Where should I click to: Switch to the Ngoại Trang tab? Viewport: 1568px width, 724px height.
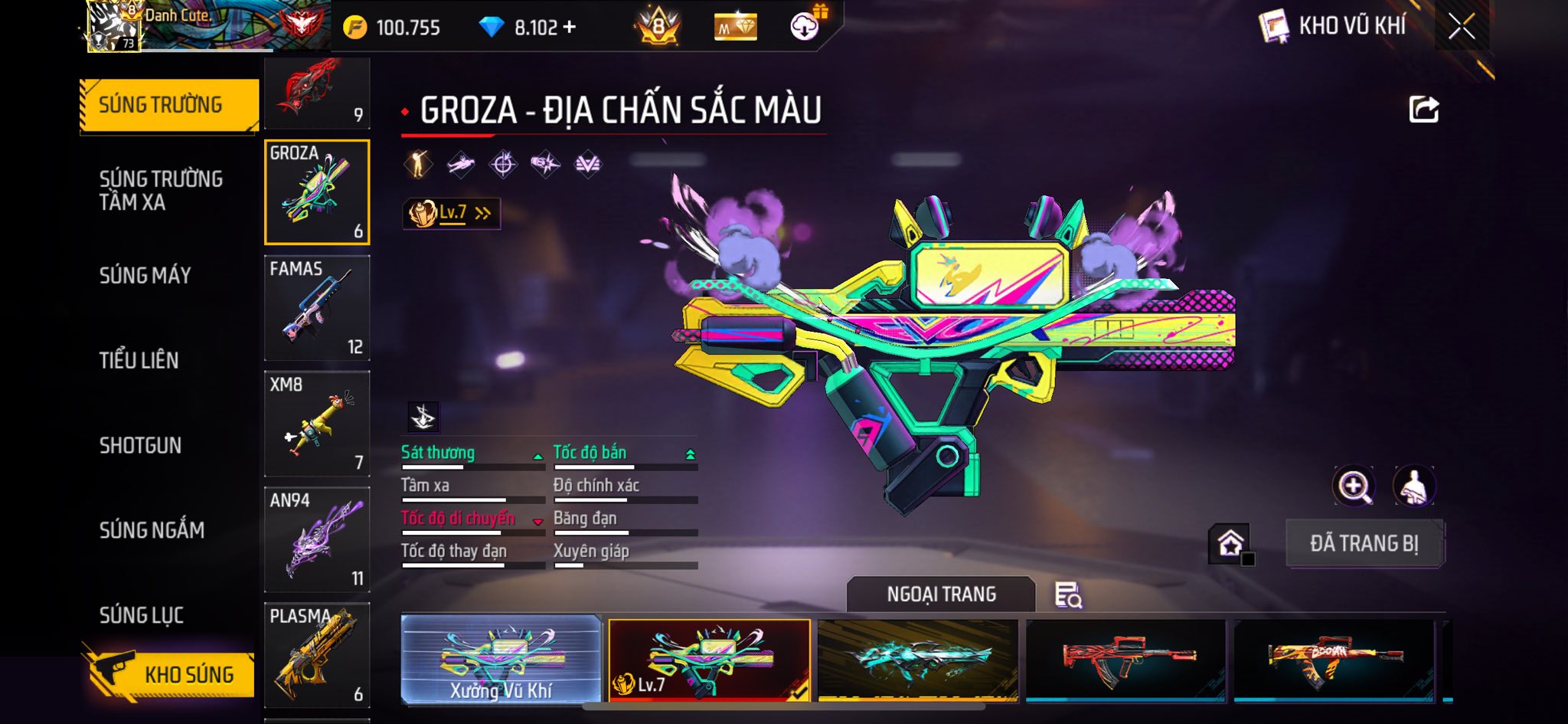(941, 595)
